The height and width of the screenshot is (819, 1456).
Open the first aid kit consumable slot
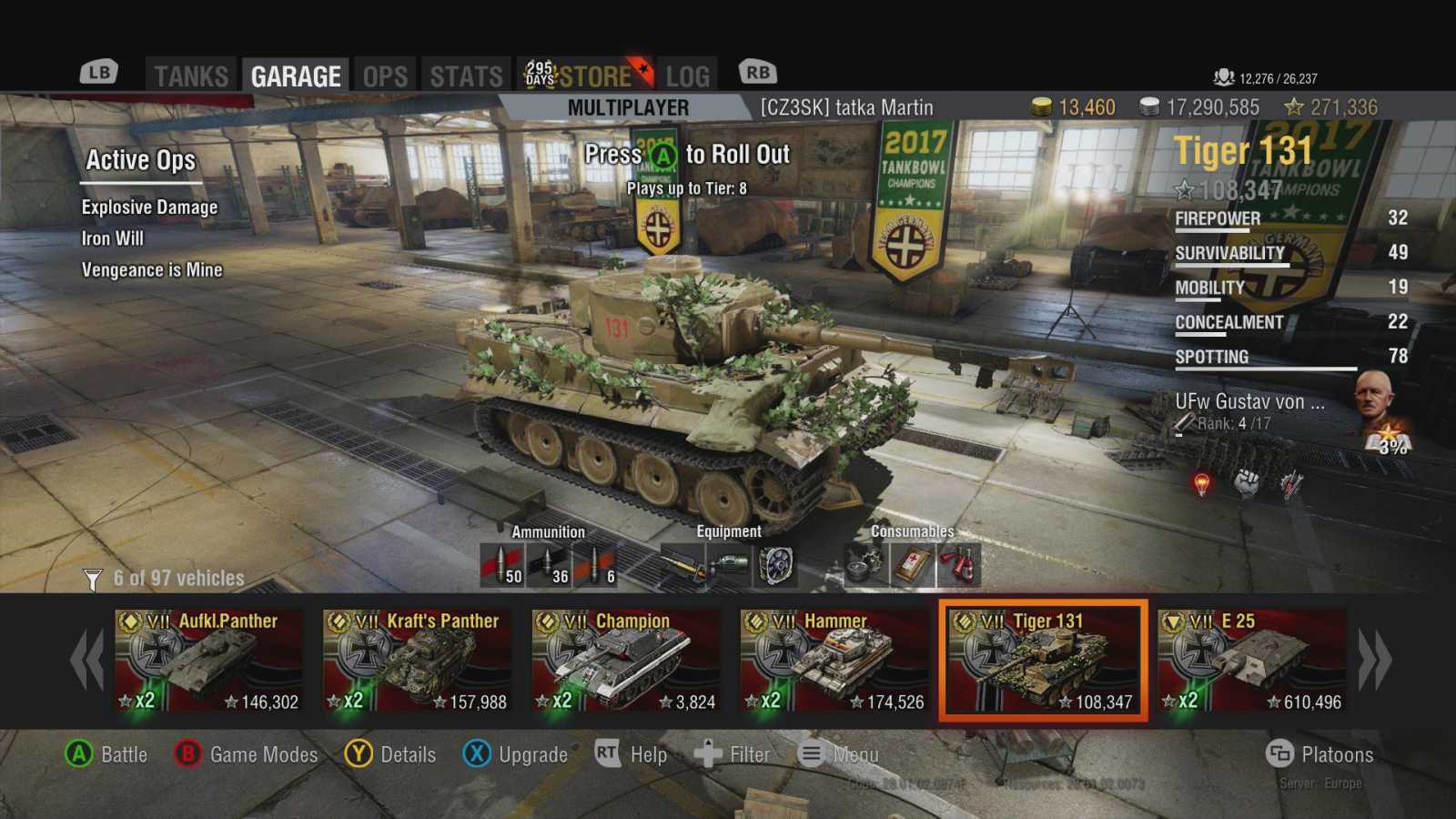[x=913, y=565]
